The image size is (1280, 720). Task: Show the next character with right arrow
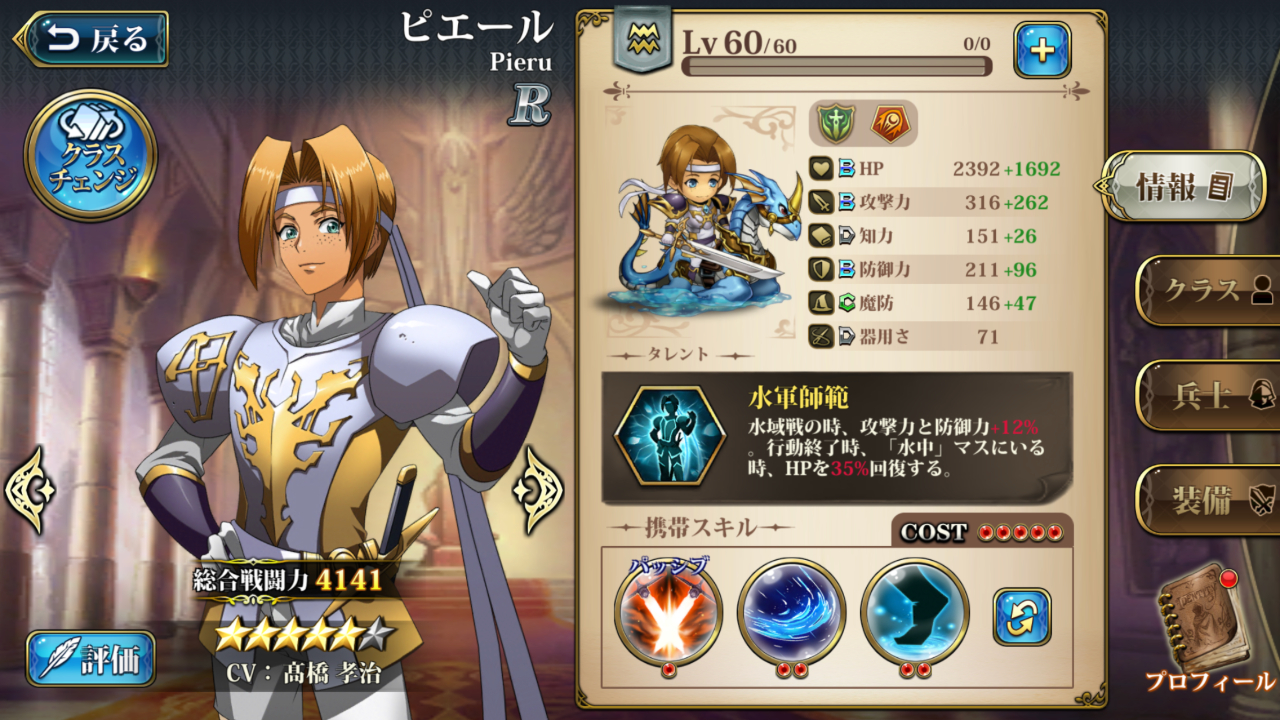click(539, 489)
